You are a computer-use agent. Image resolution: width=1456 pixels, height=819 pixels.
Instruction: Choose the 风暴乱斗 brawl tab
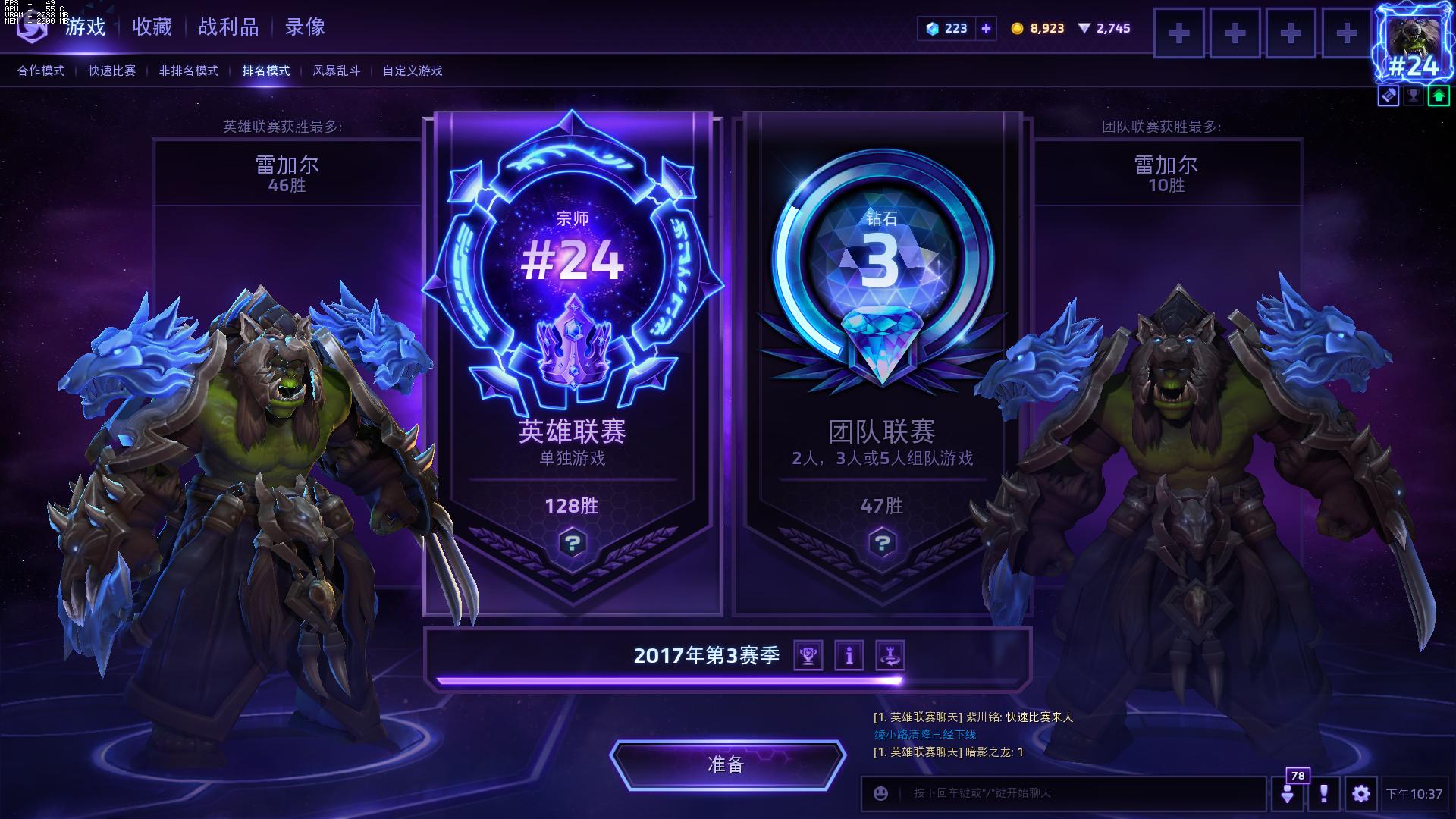pos(336,71)
